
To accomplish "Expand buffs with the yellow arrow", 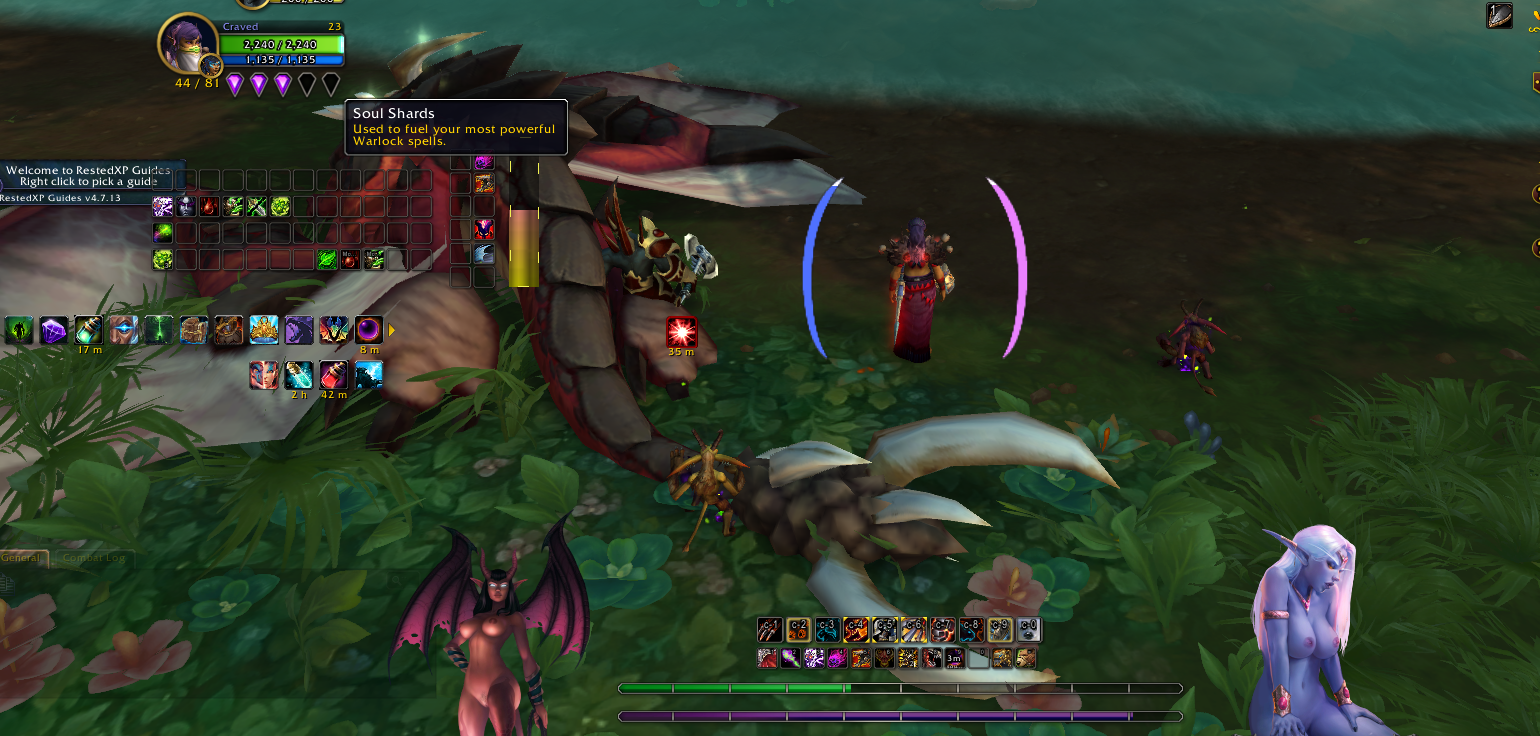I will (392, 330).
